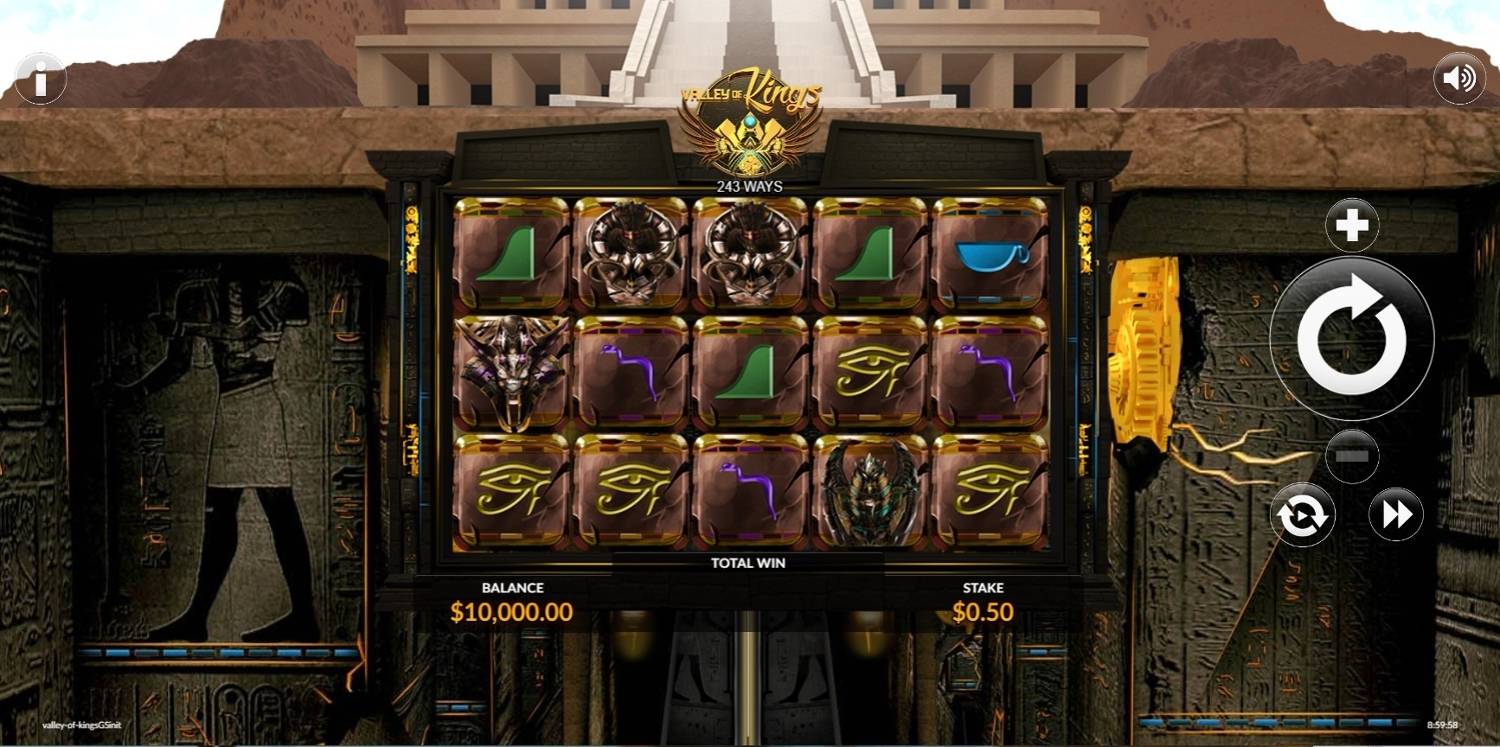Screen dimensions: 1500x747
Task: Decrease the stake with the minus button
Action: tap(1352, 456)
